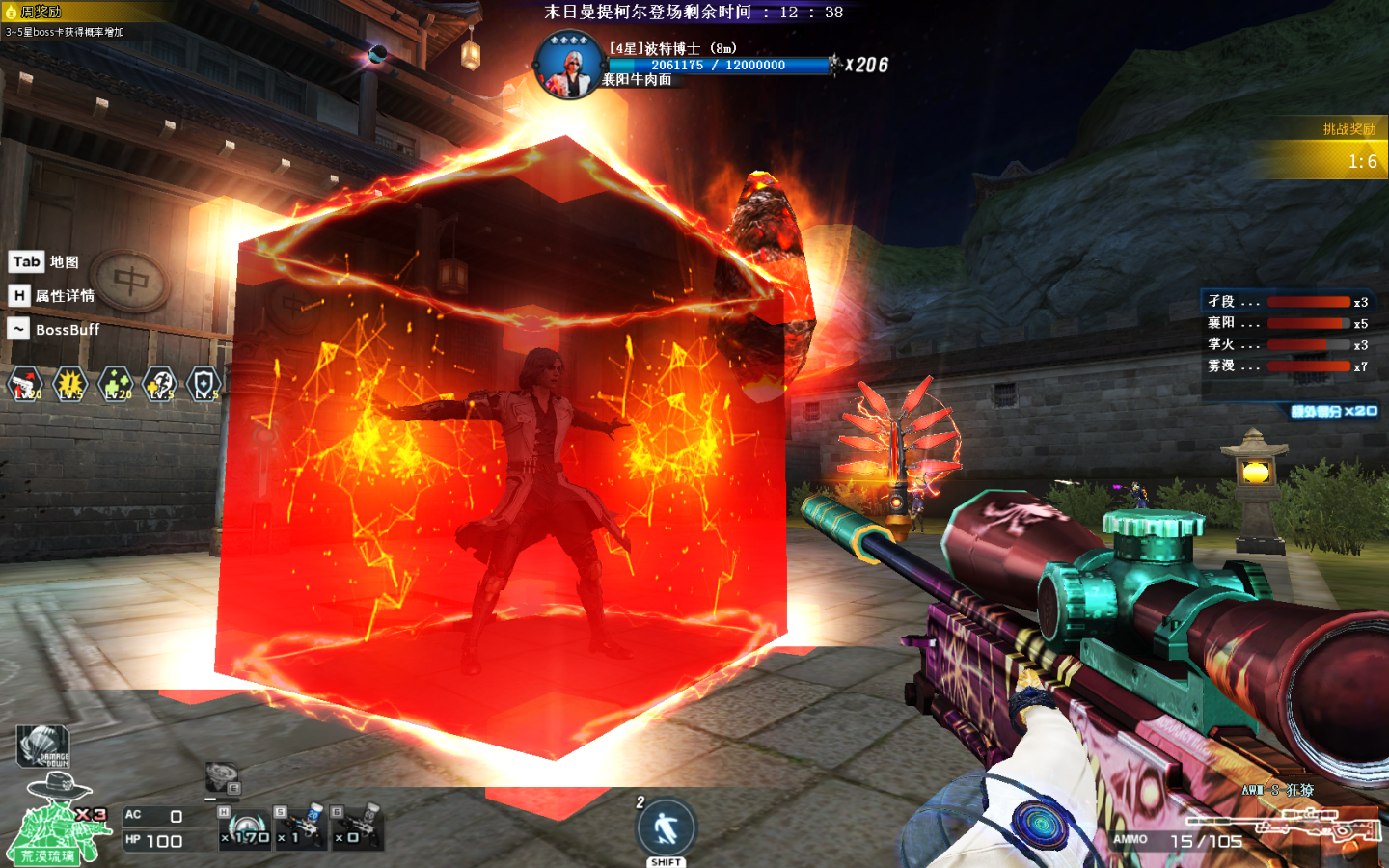Select the green plus healing buff icon
The width and height of the screenshot is (1389, 868).
(116, 385)
